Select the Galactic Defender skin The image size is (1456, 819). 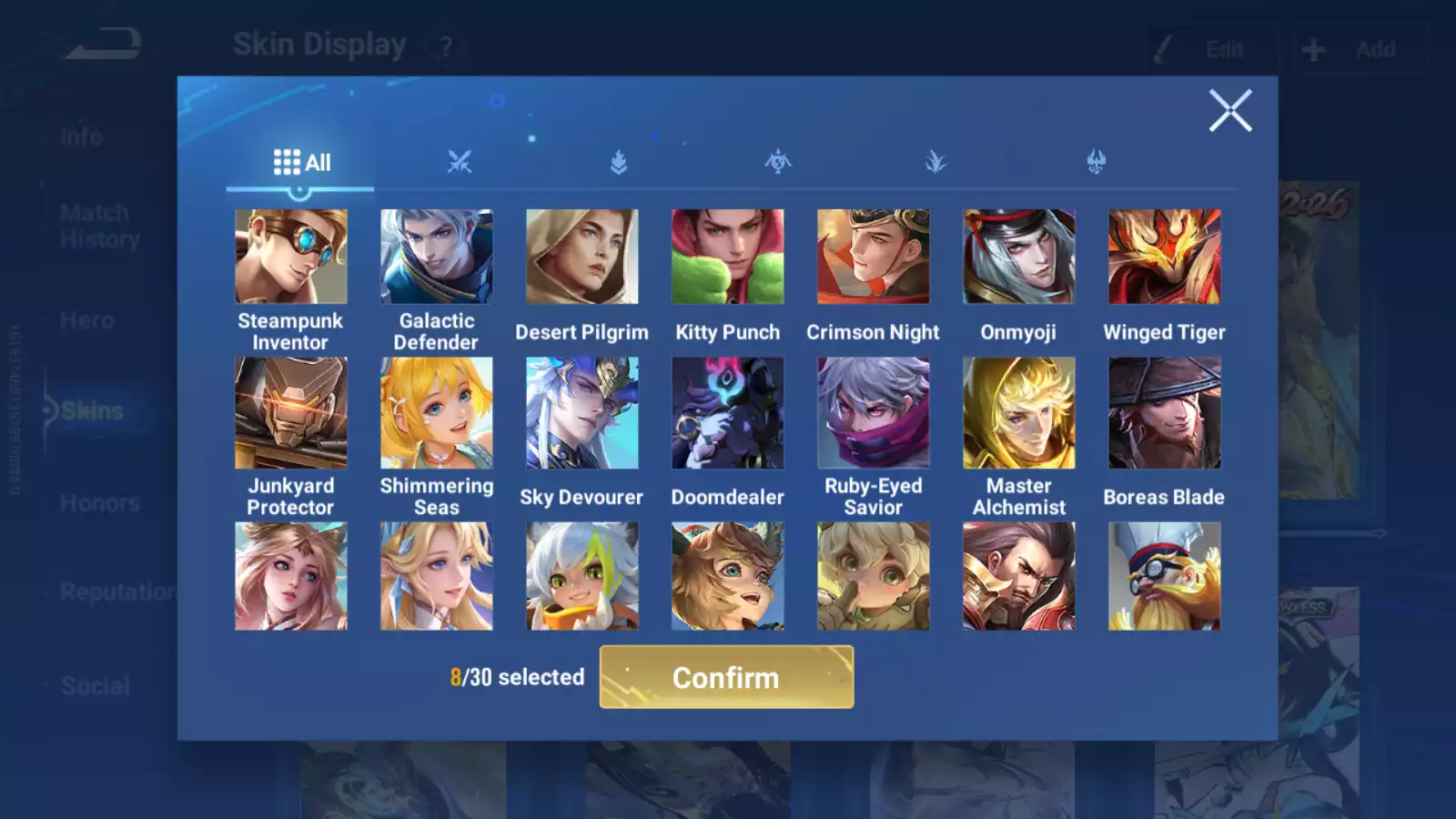click(436, 257)
